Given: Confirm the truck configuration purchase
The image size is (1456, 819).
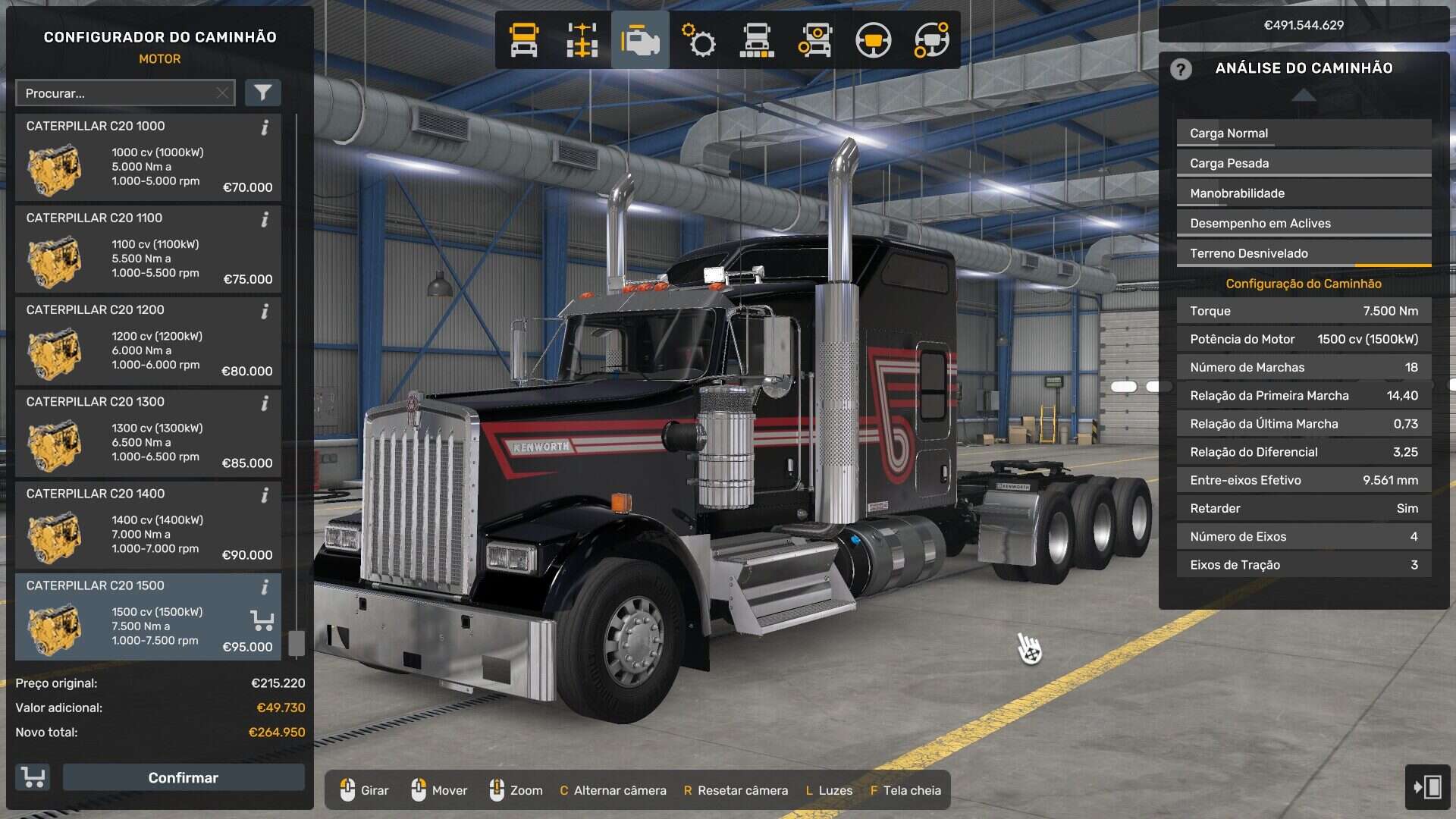Looking at the screenshot, I should [x=183, y=777].
